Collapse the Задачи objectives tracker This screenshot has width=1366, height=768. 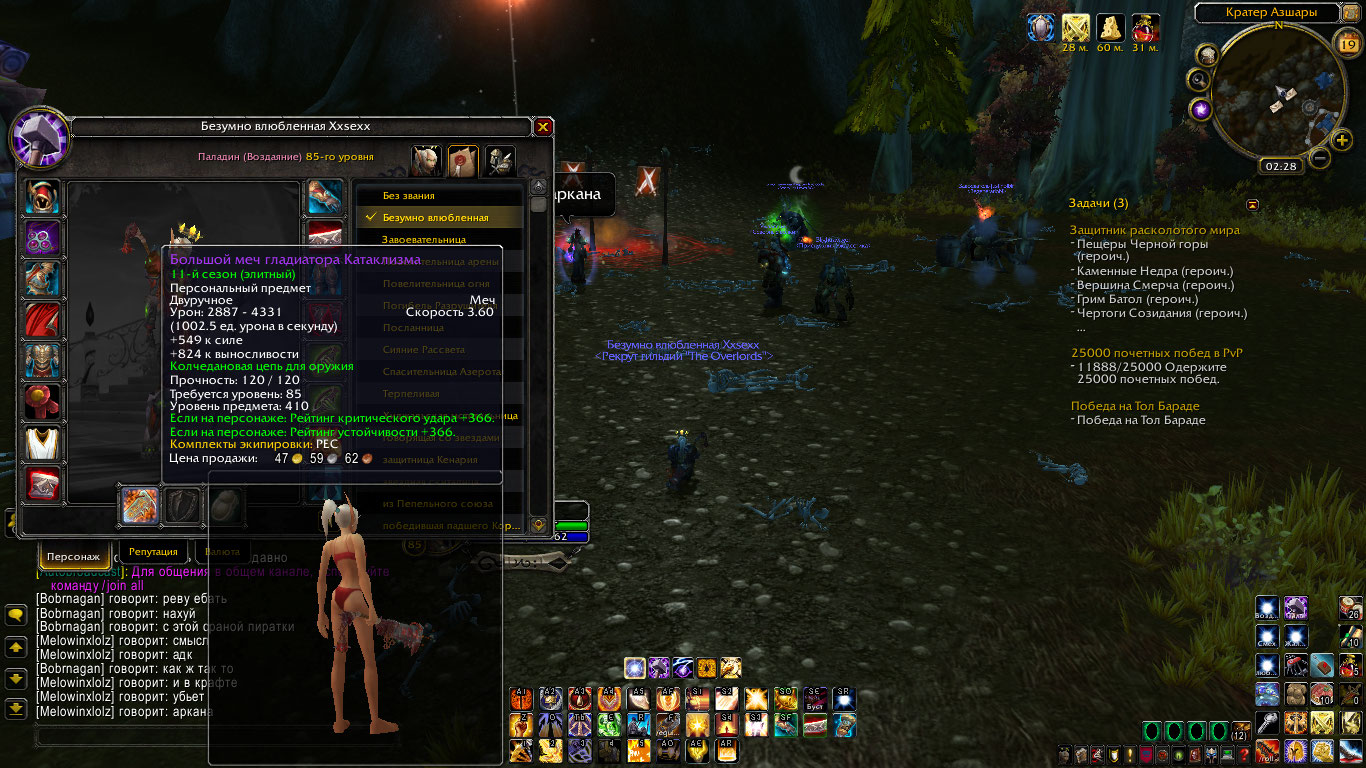pyautogui.click(x=1252, y=204)
